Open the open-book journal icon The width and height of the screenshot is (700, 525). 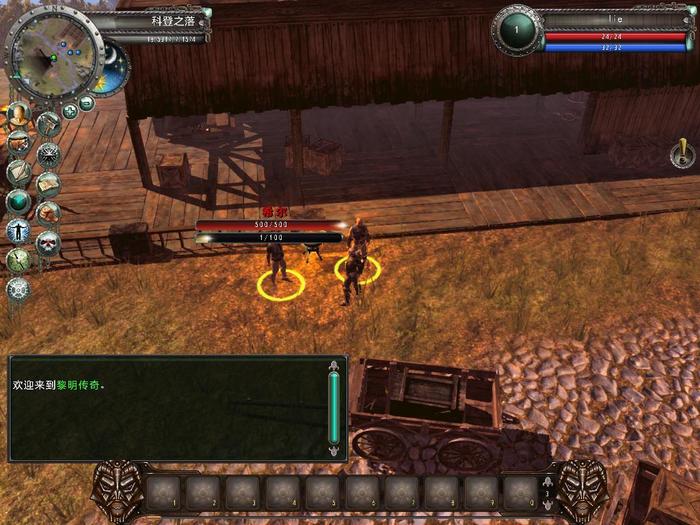point(48,184)
